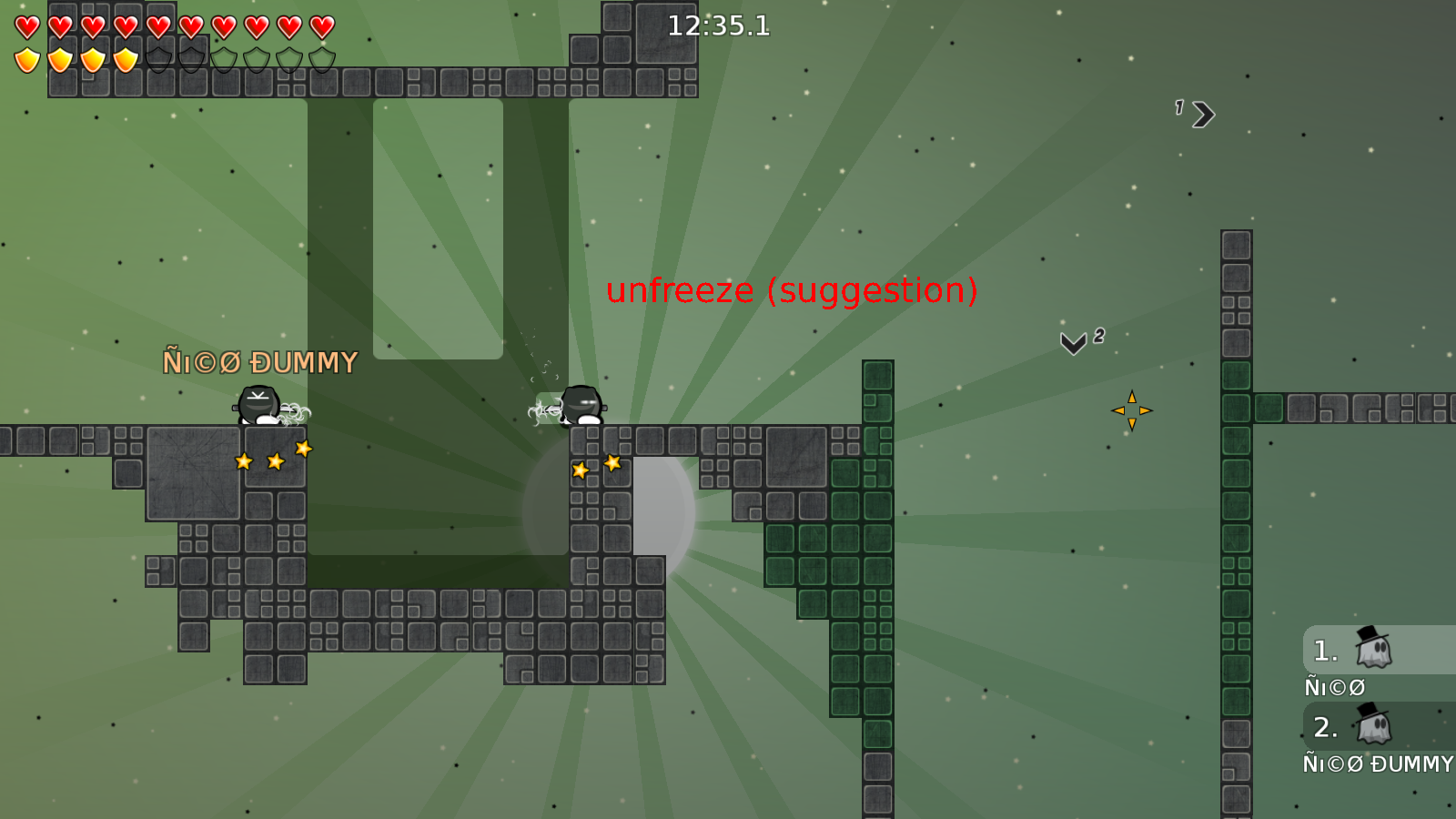Image resolution: width=1456 pixels, height=819 pixels.
Task: Click the star pair beside the frozen tee
Action: point(594,465)
